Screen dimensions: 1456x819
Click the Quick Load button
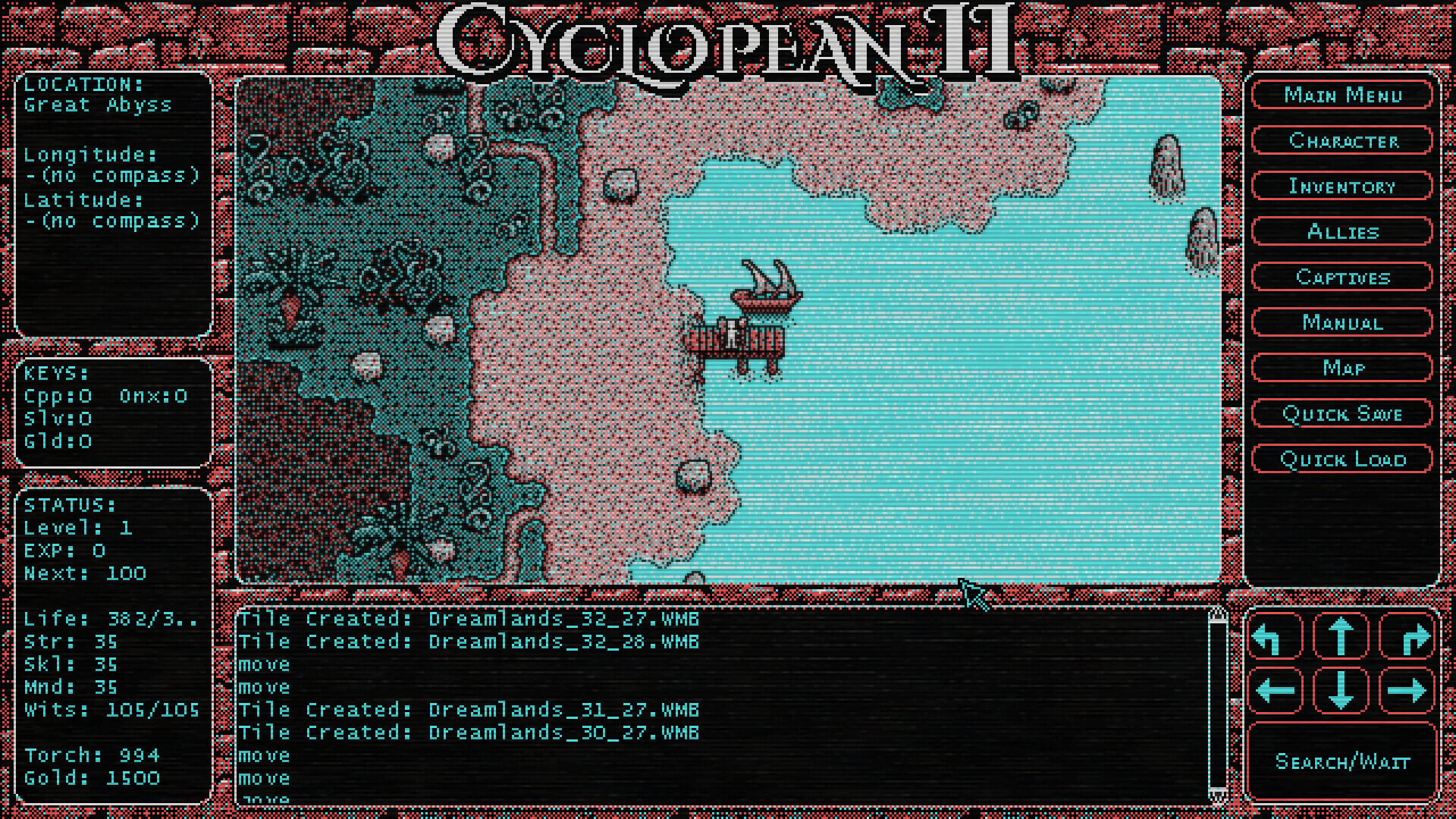click(1341, 459)
